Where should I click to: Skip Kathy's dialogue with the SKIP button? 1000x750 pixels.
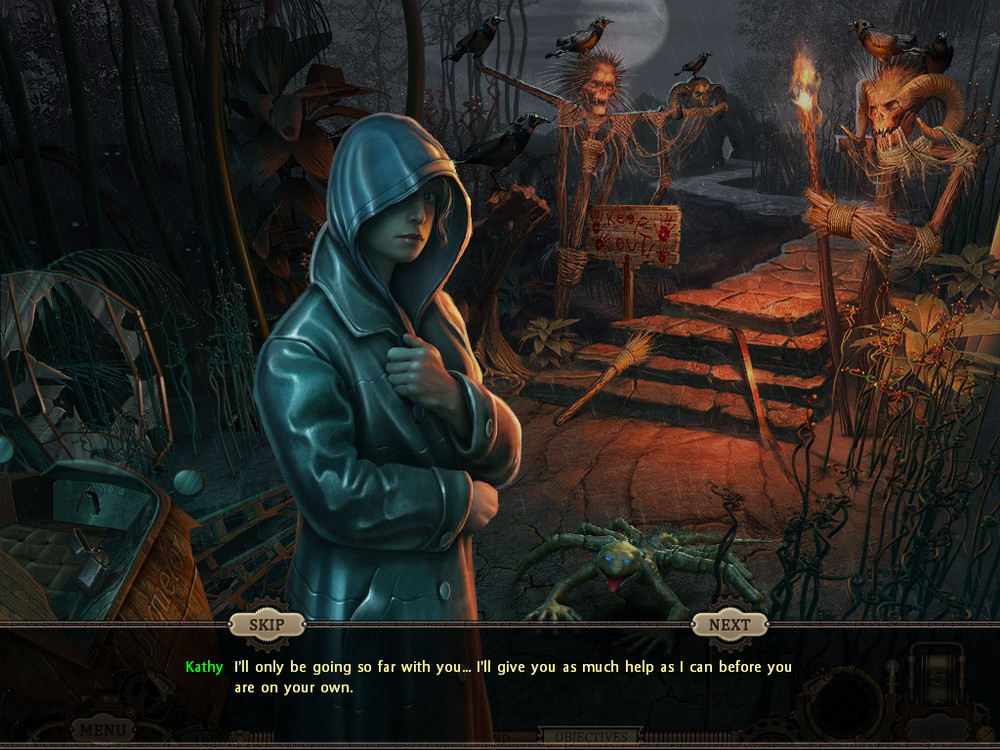click(266, 625)
